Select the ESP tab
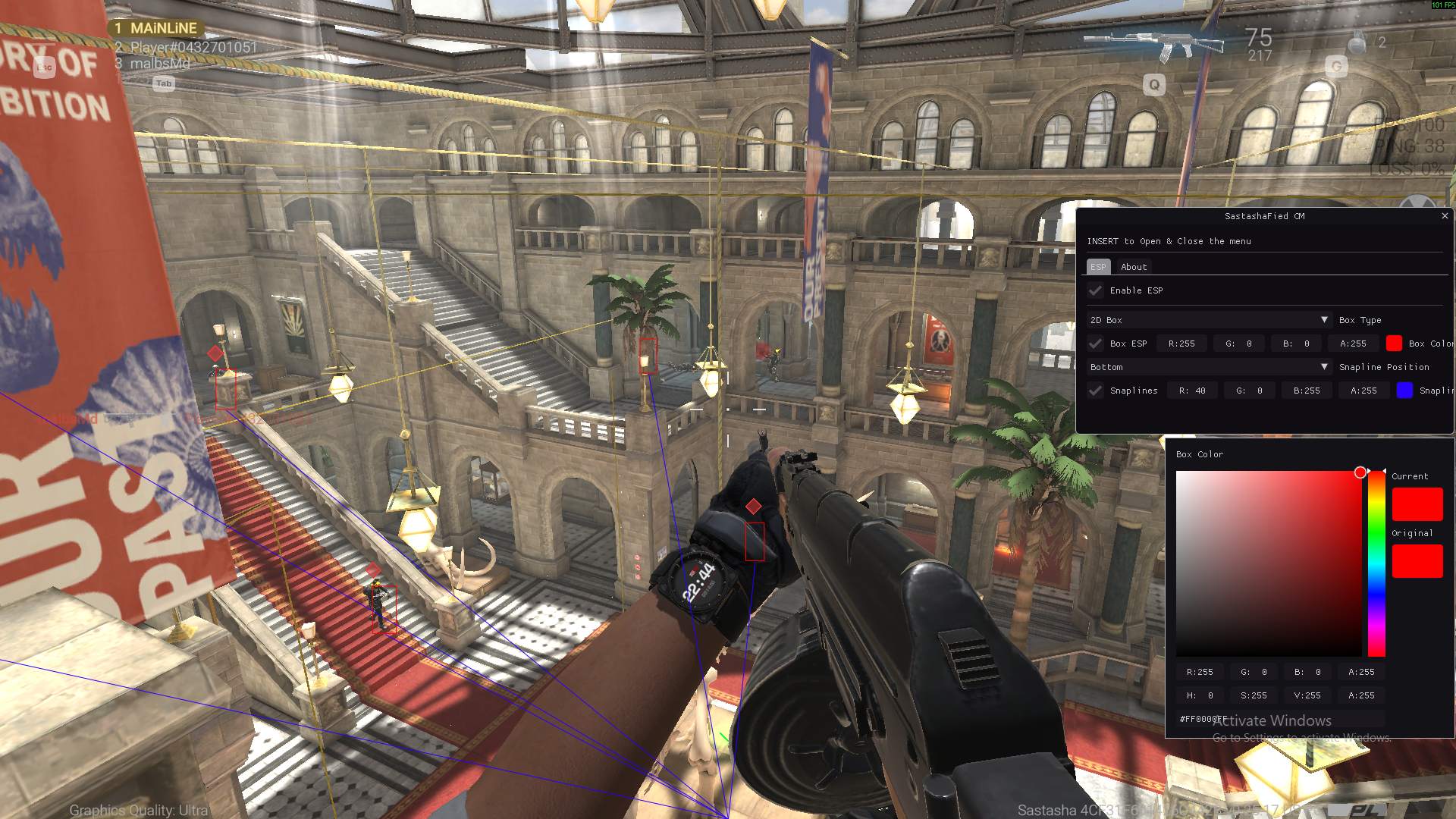Viewport: 1456px width, 819px height. click(x=1098, y=267)
